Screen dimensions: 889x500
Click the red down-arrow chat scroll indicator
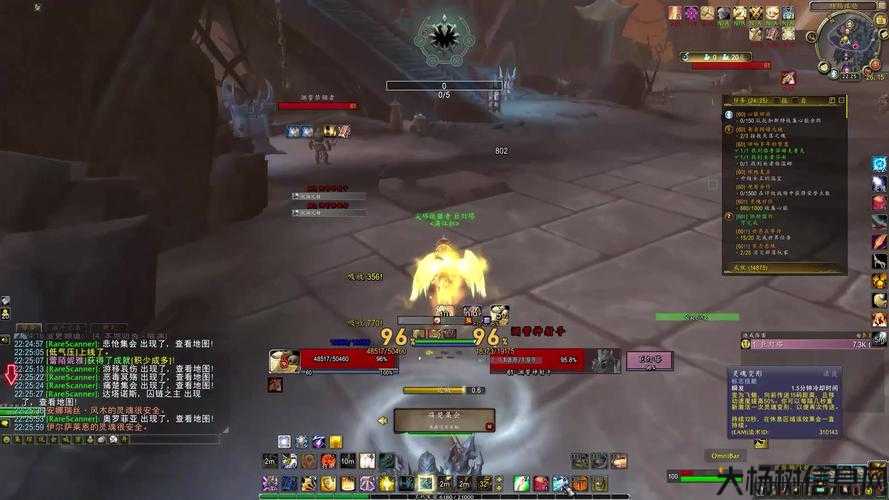click(x=11, y=376)
